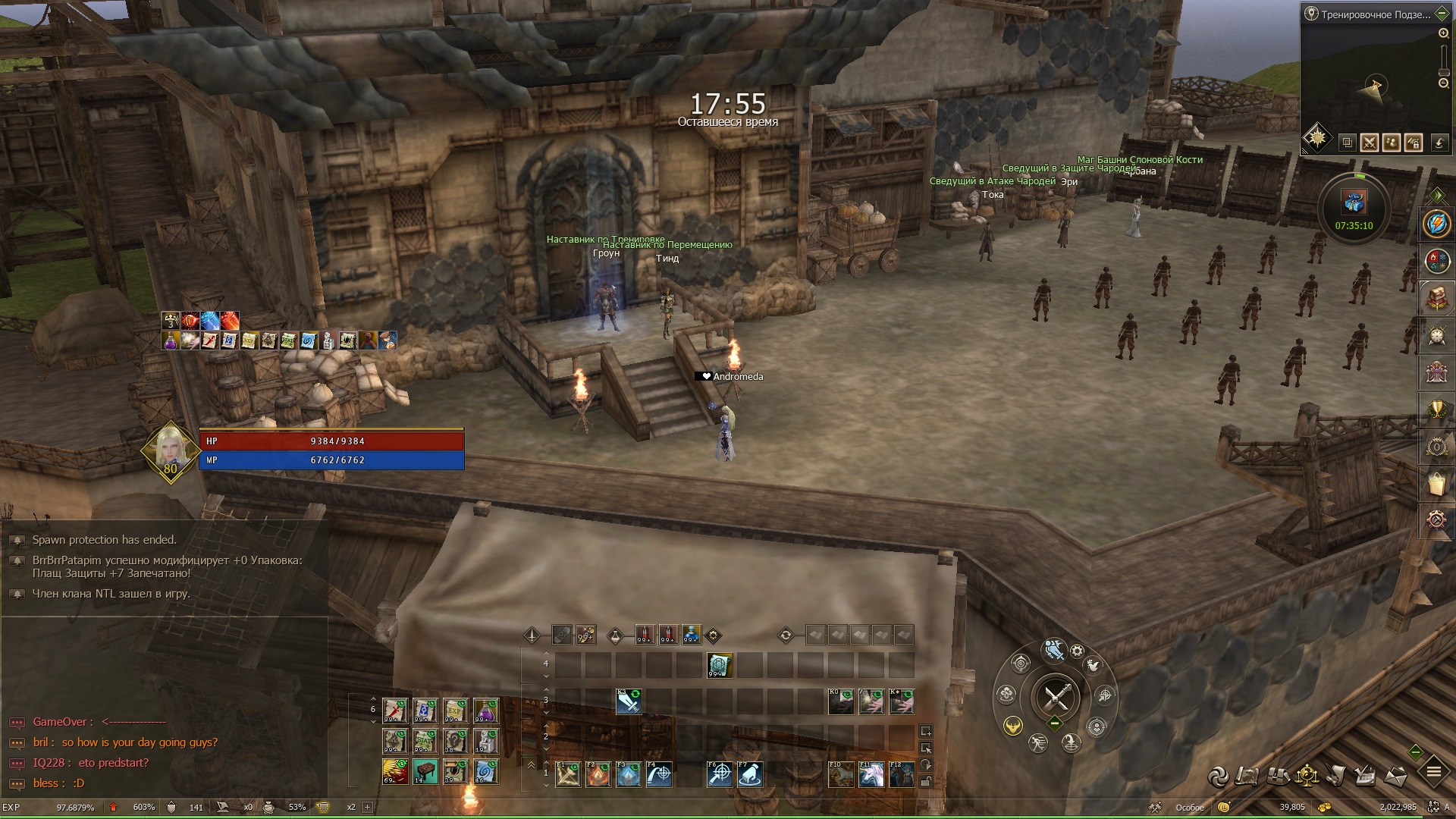Use the purple potion hotbar item
Image resolution: width=1456 pixels, height=819 pixels.
click(486, 711)
